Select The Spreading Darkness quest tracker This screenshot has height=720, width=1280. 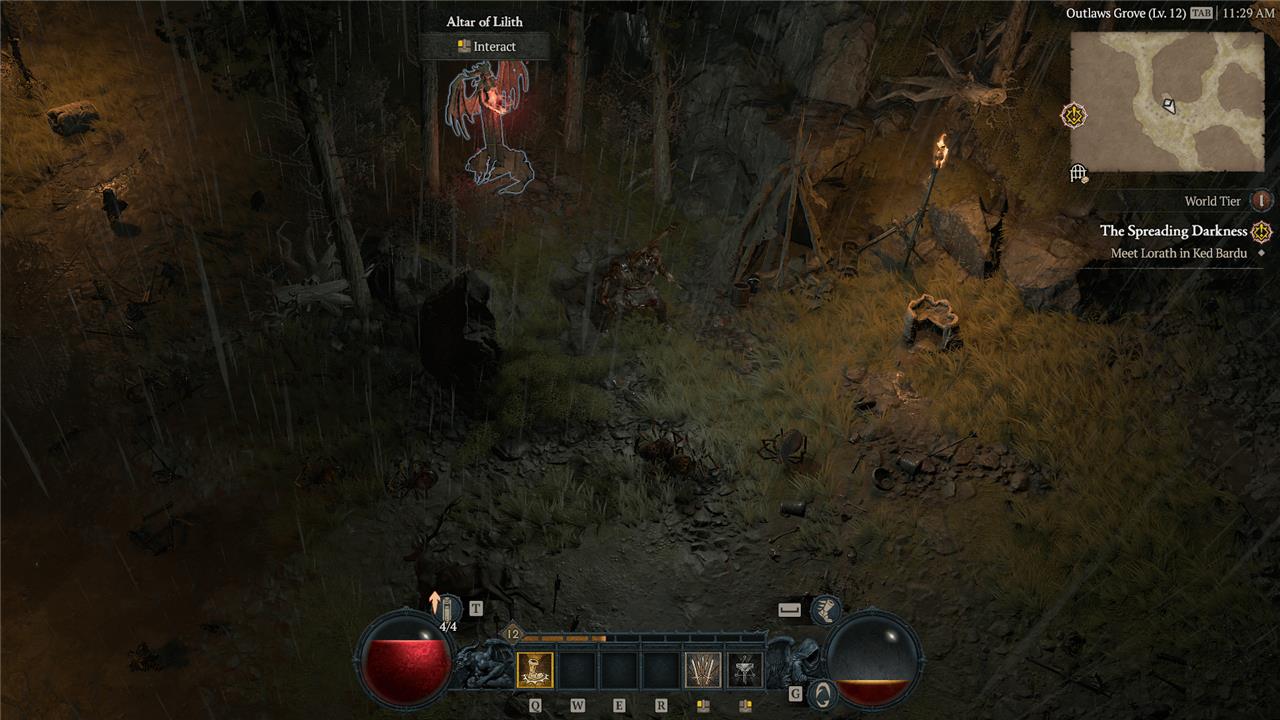point(1174,231)
